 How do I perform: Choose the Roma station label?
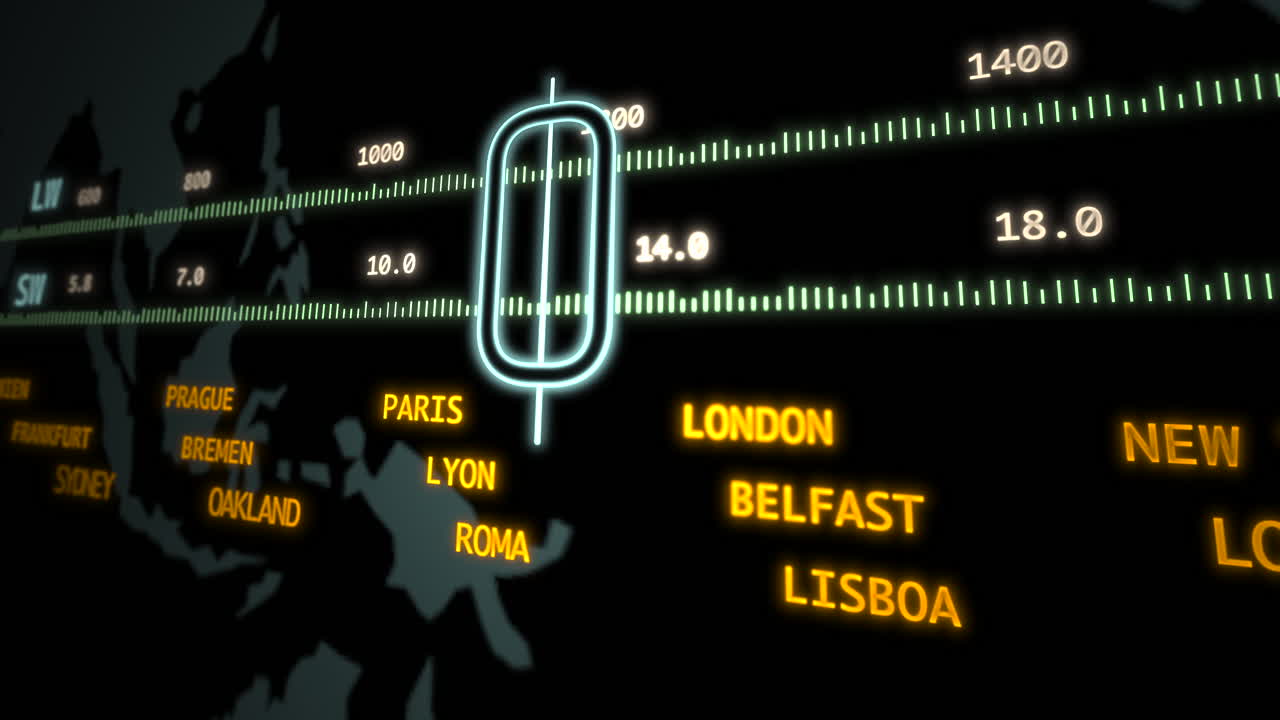point(492,541)
